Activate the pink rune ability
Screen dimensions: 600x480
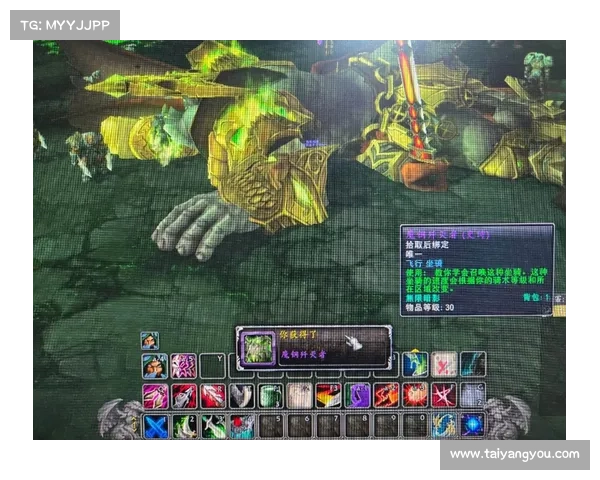[184, 366]
